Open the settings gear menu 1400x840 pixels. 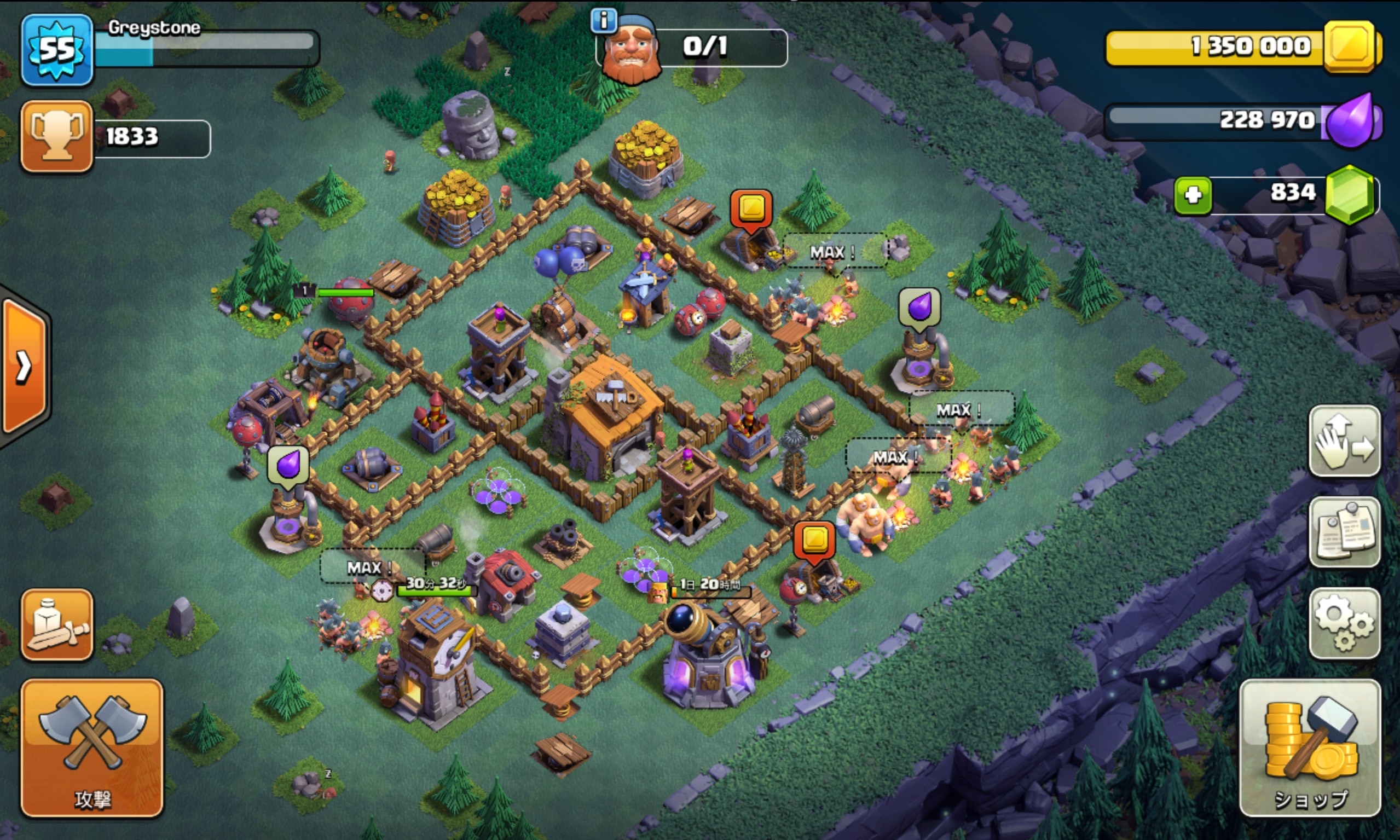tap(1344, 623)
